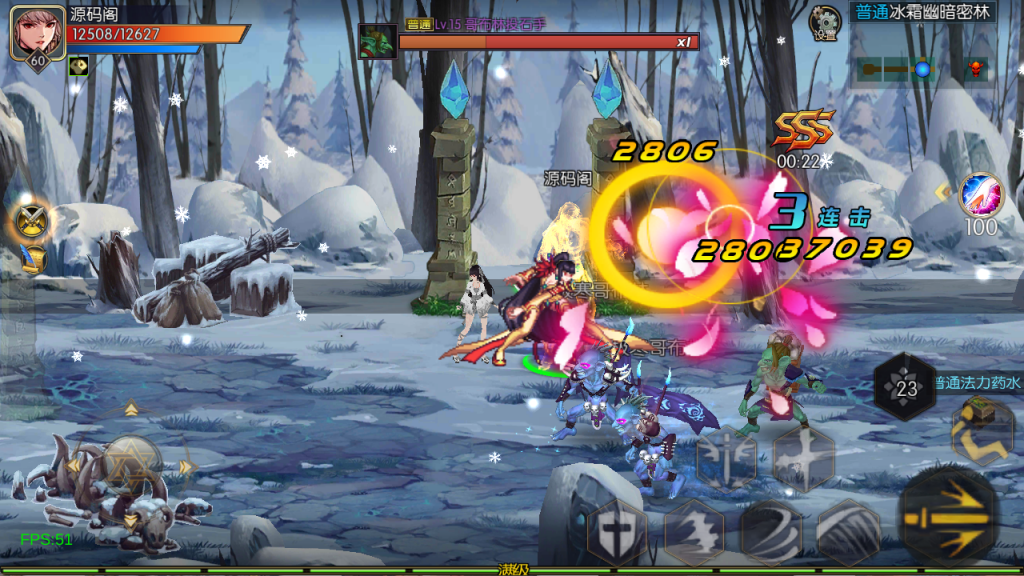This screenshot has height=576, width=1024.
Task: Toggle the crossed swords auto-battle icon
Action: point(32,219)
